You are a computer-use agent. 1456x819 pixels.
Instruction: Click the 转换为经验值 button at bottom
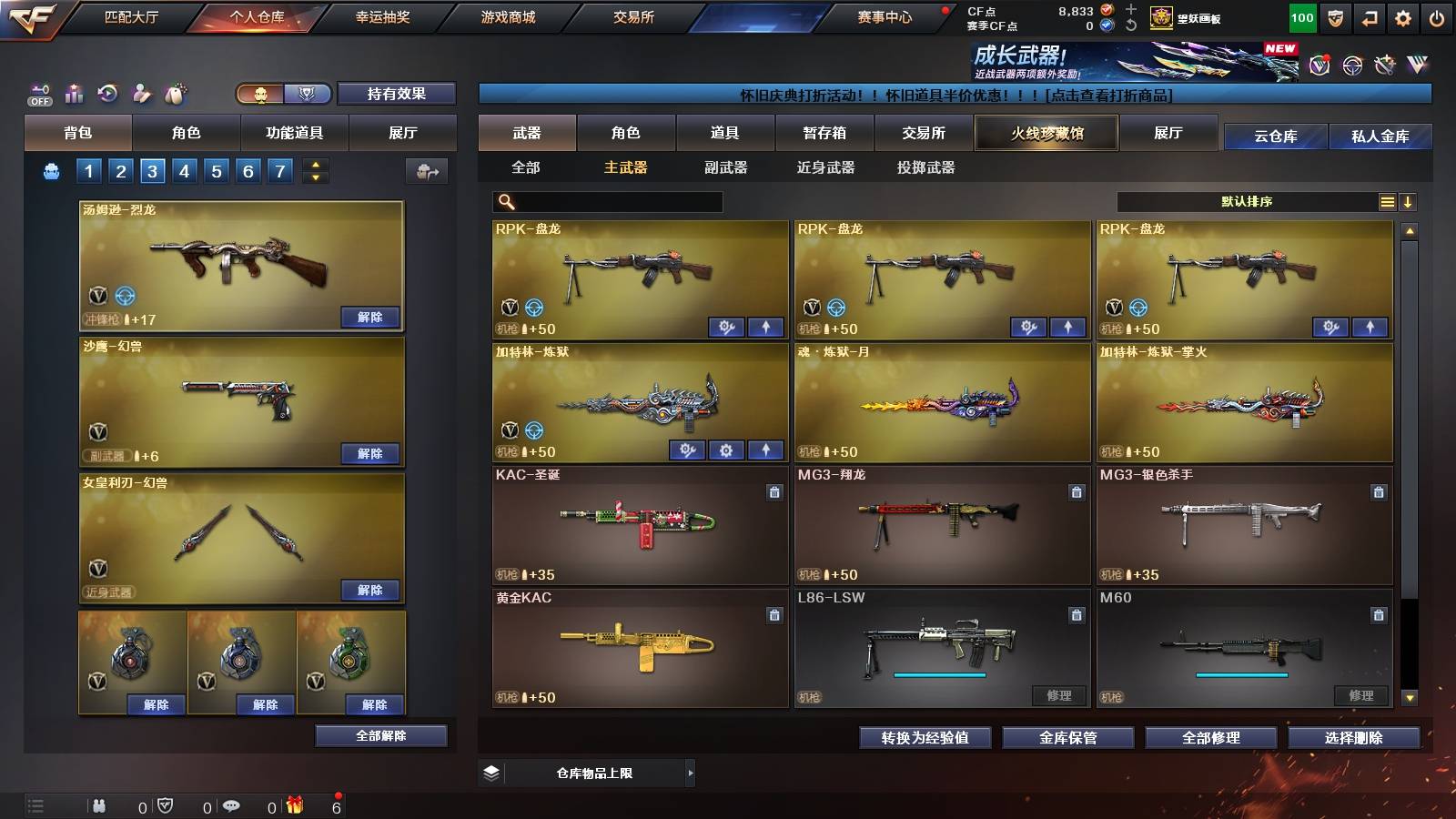pyautogui.click(x=925, y=738)
